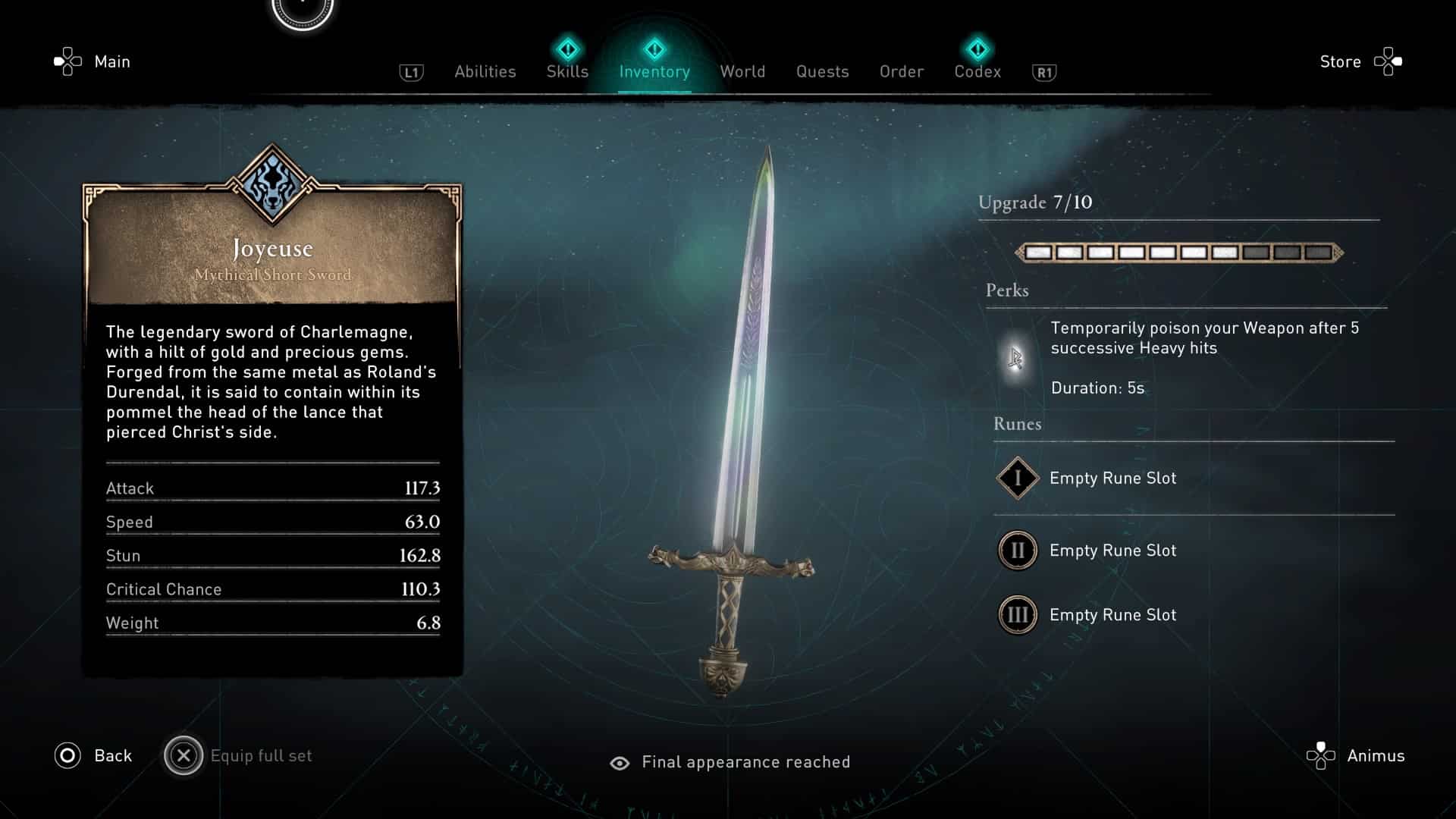The image size is (1456, 819).
Task: Select Rune Slot III icon
Action: click(1017, 615)
